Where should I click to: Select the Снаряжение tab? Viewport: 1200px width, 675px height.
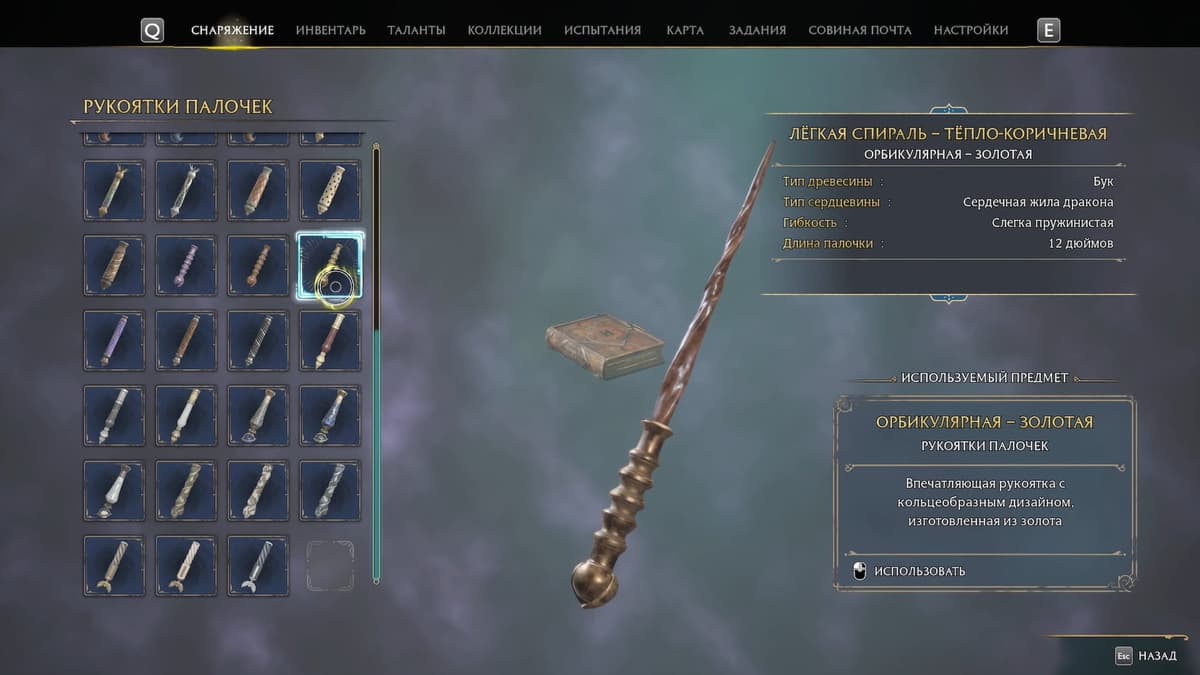click(232, 30)
